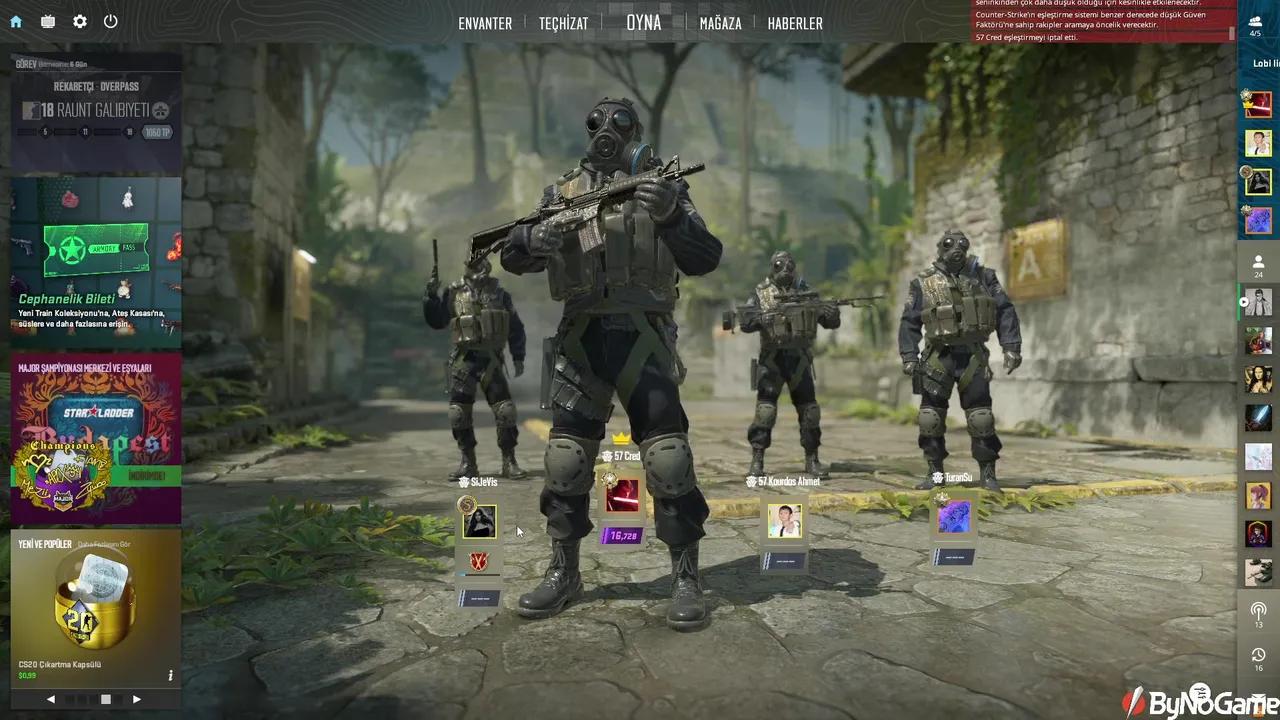Open the MAĞAZA menu
The height and width of the screenshot is (720, 1280).
pos(720,23)
